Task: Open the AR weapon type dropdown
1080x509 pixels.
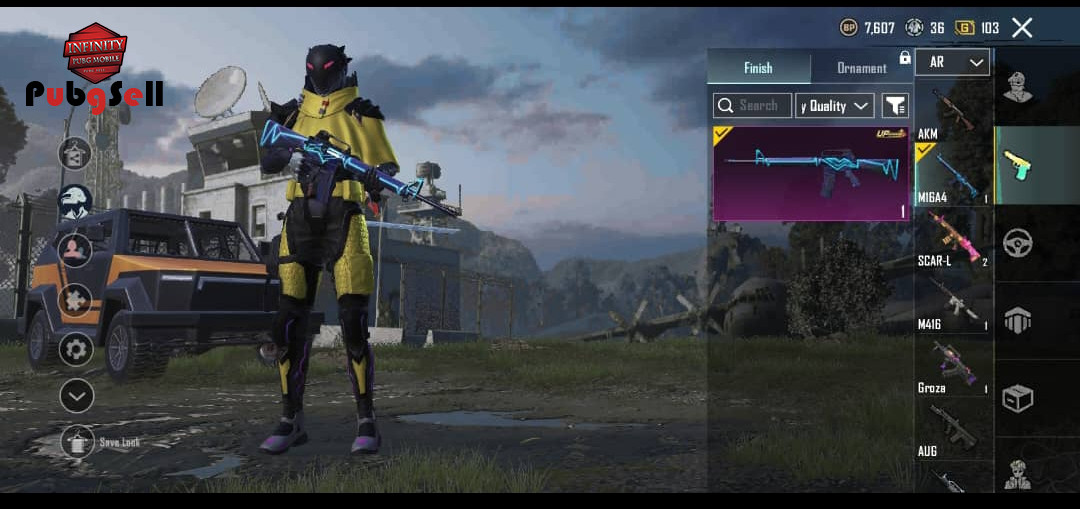Action: tap(952, 62)
